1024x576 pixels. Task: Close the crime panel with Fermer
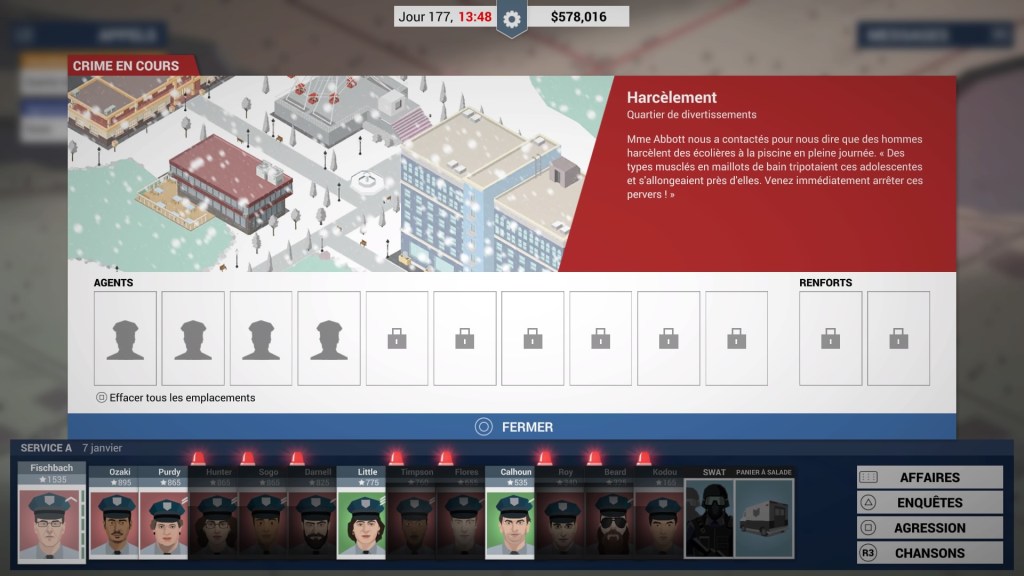512,427
